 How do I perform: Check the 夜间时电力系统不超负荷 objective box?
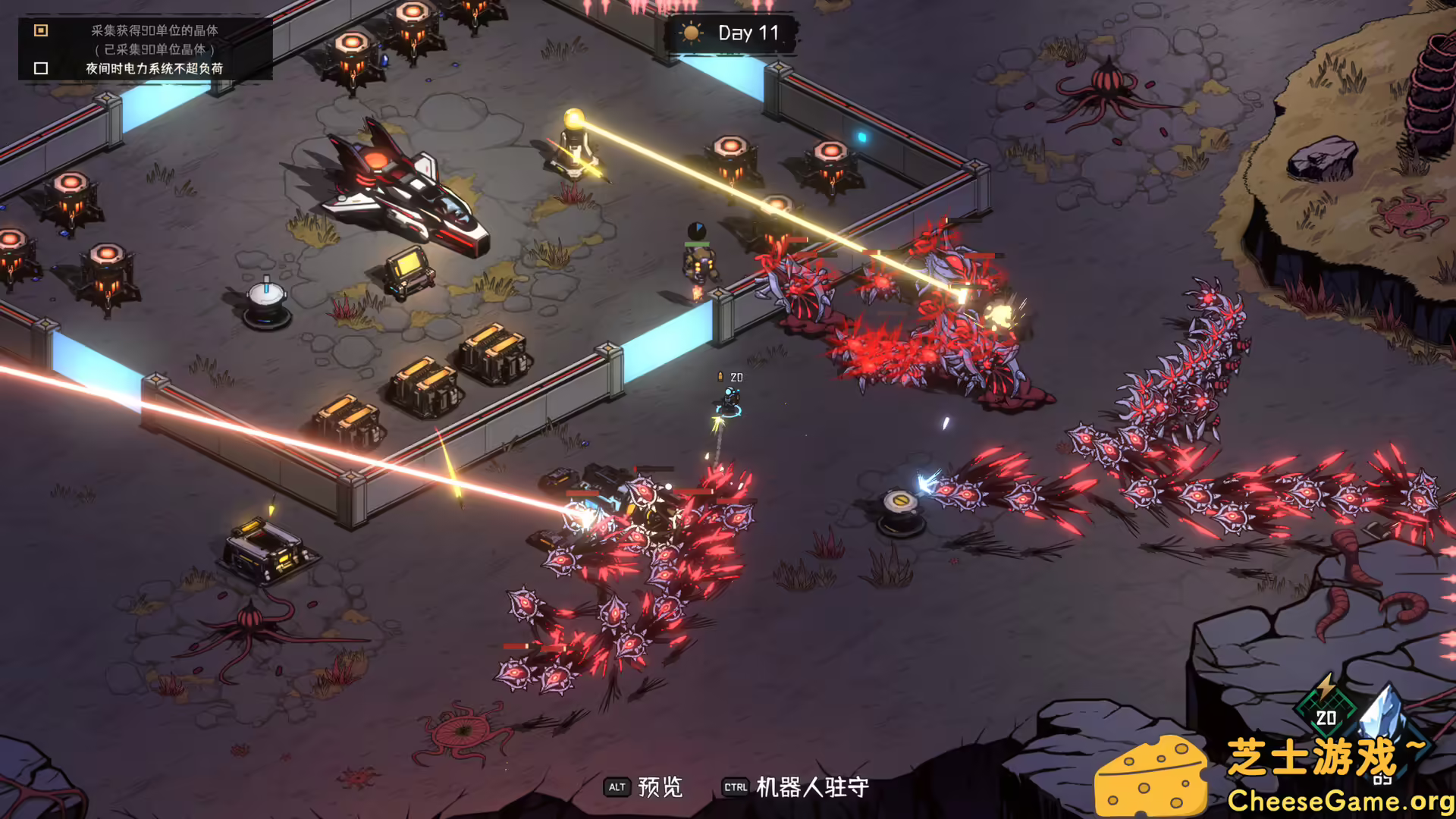(x=40, y=70)
